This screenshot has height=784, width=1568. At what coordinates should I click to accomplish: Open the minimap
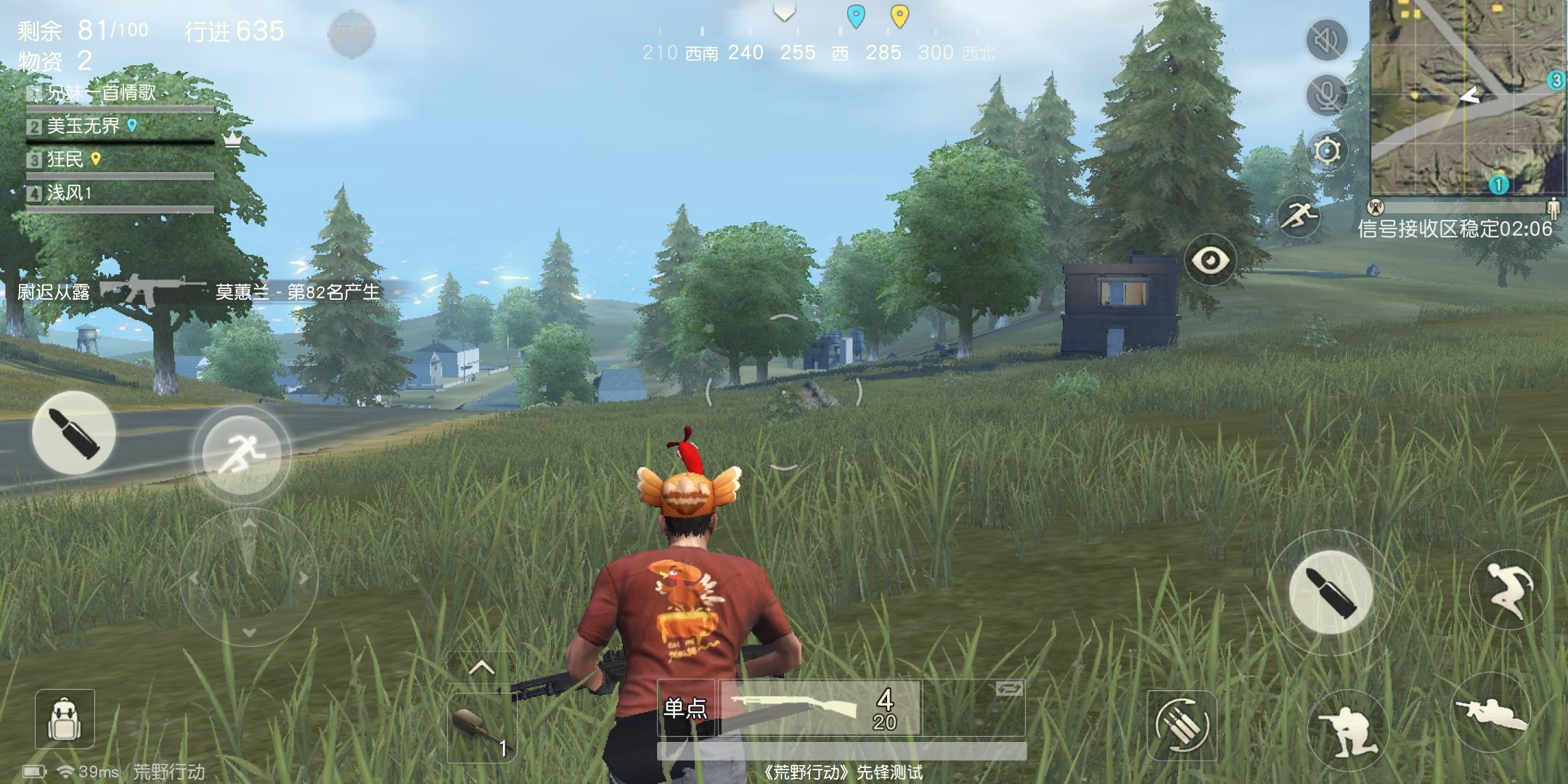click(1467, 98)
